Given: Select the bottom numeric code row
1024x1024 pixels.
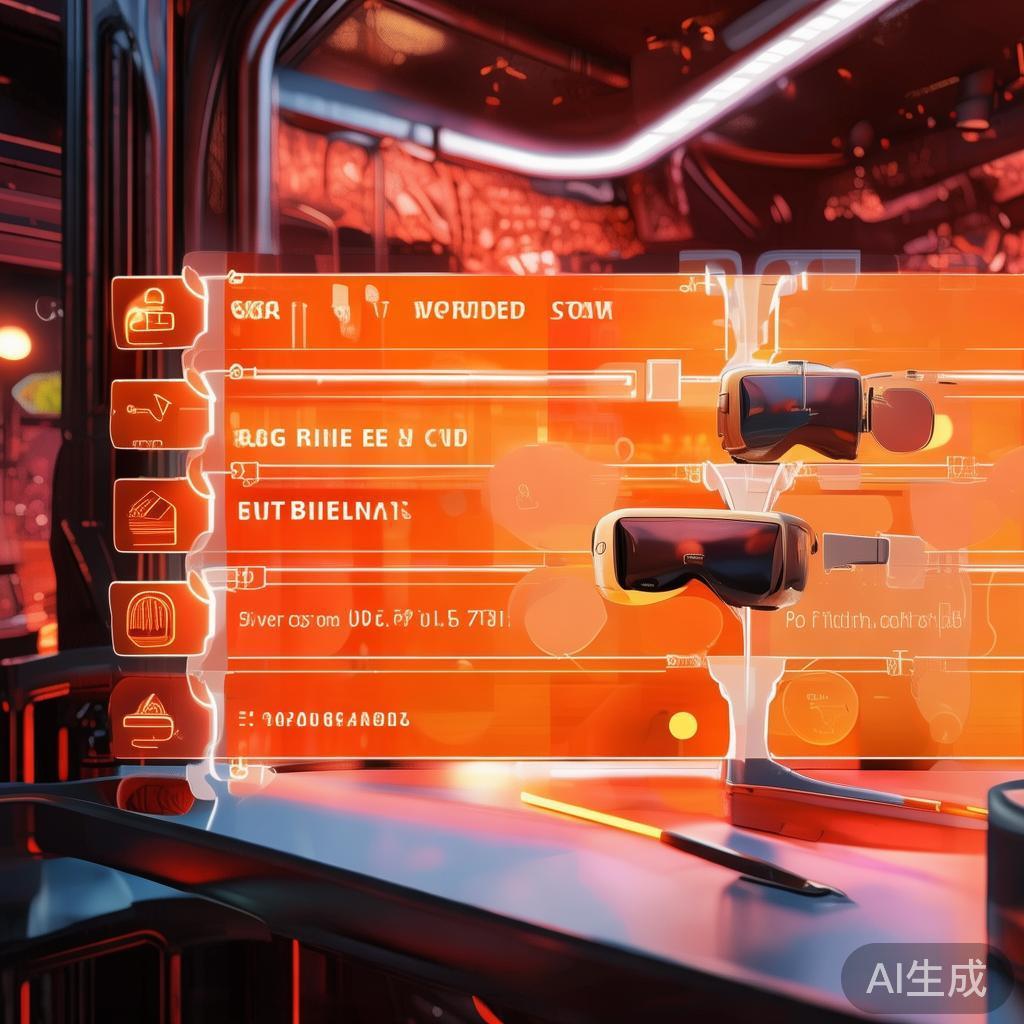Looking at the screenshot, I should click(325, 718).
